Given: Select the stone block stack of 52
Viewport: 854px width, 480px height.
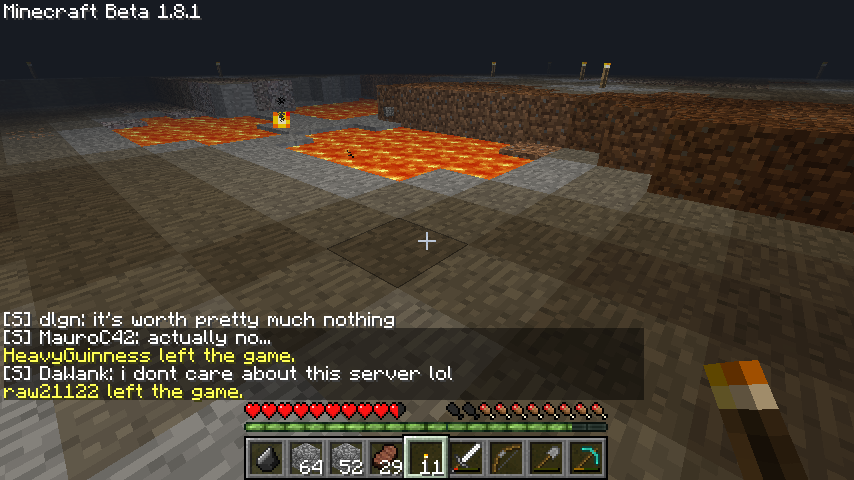Looking at the screenshot, I should pyautogui.click(x=346, y=459).
